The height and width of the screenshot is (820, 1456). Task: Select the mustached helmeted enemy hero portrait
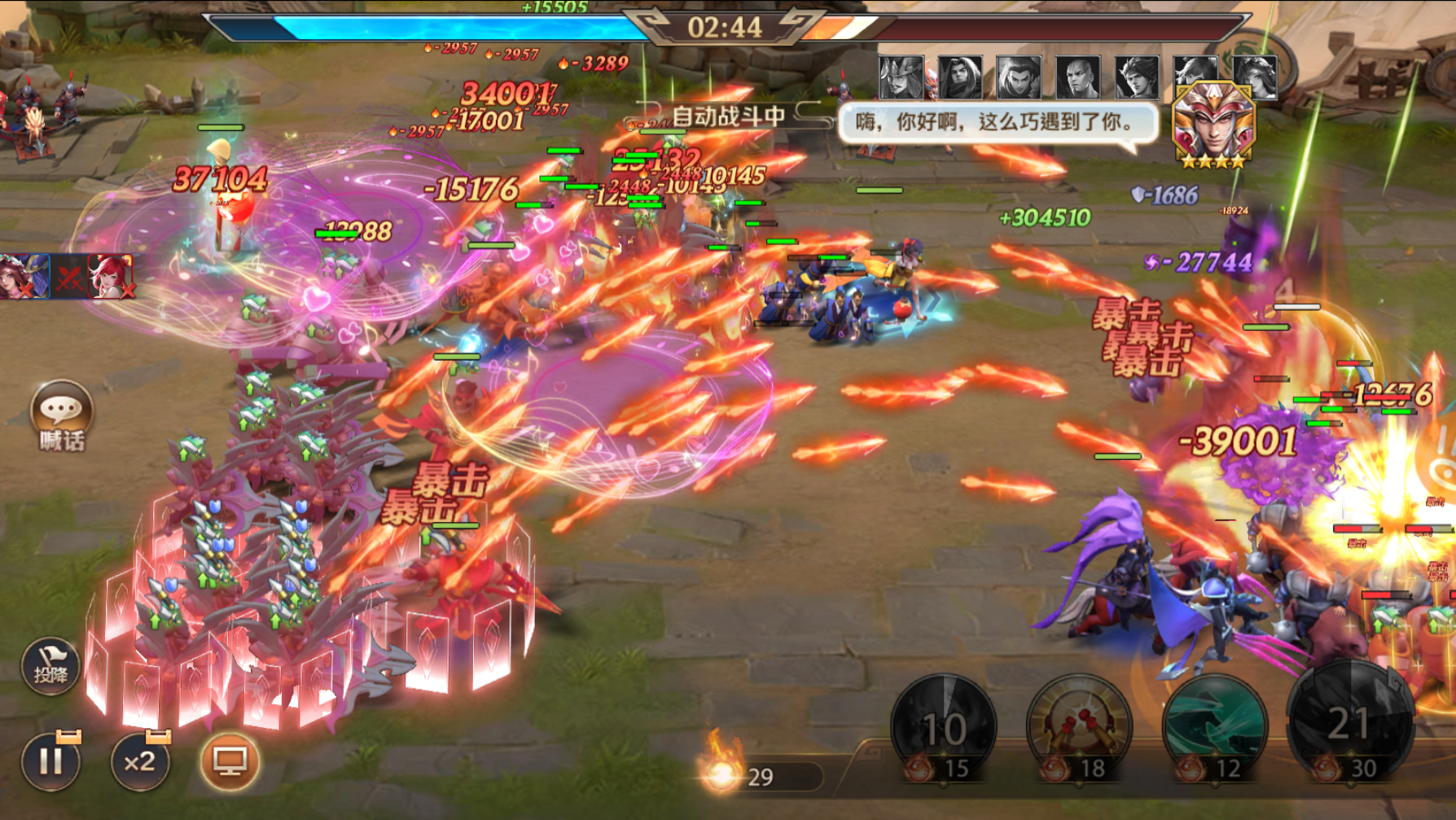901,77
